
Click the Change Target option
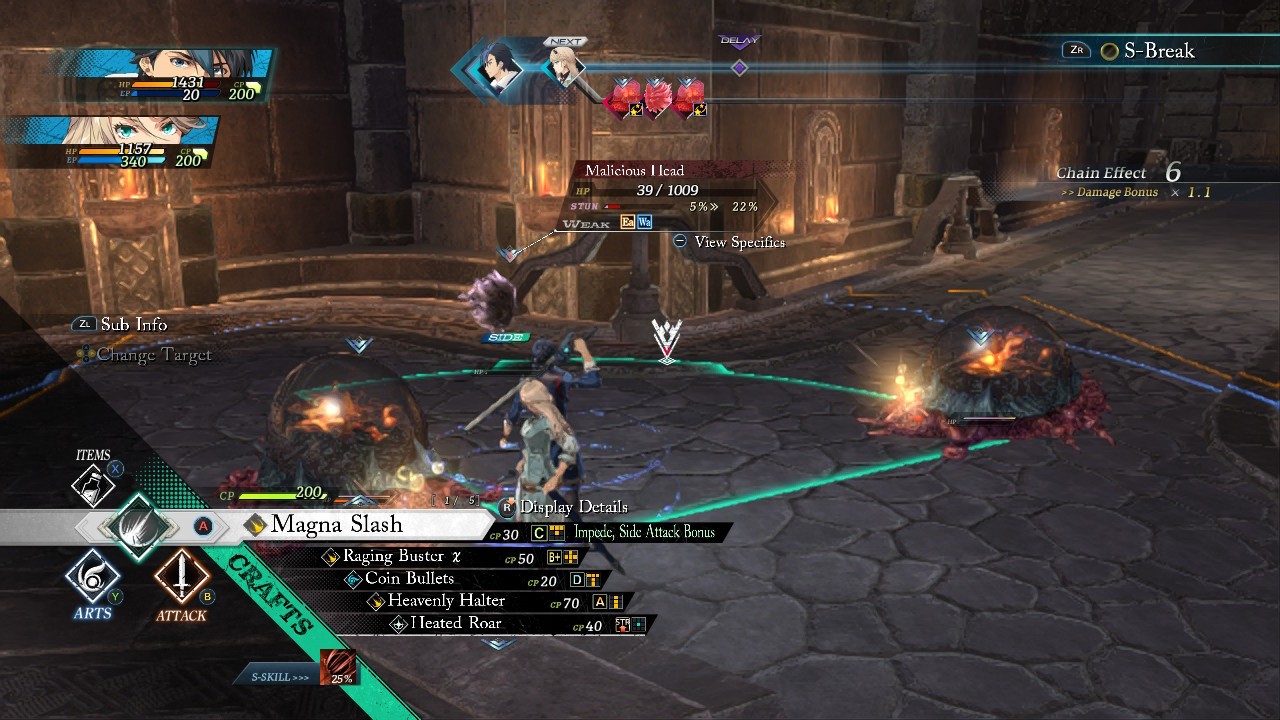(x=153, y=354)
